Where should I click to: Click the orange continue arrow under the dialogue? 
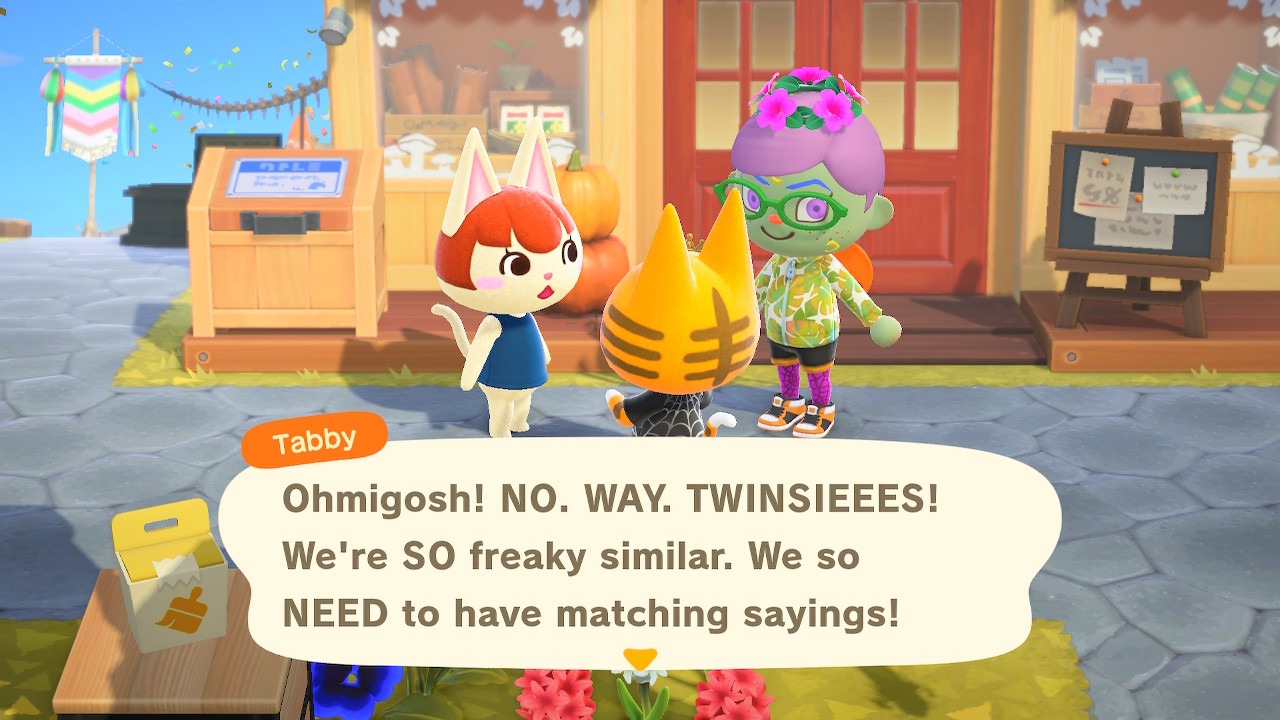[639, 658]
